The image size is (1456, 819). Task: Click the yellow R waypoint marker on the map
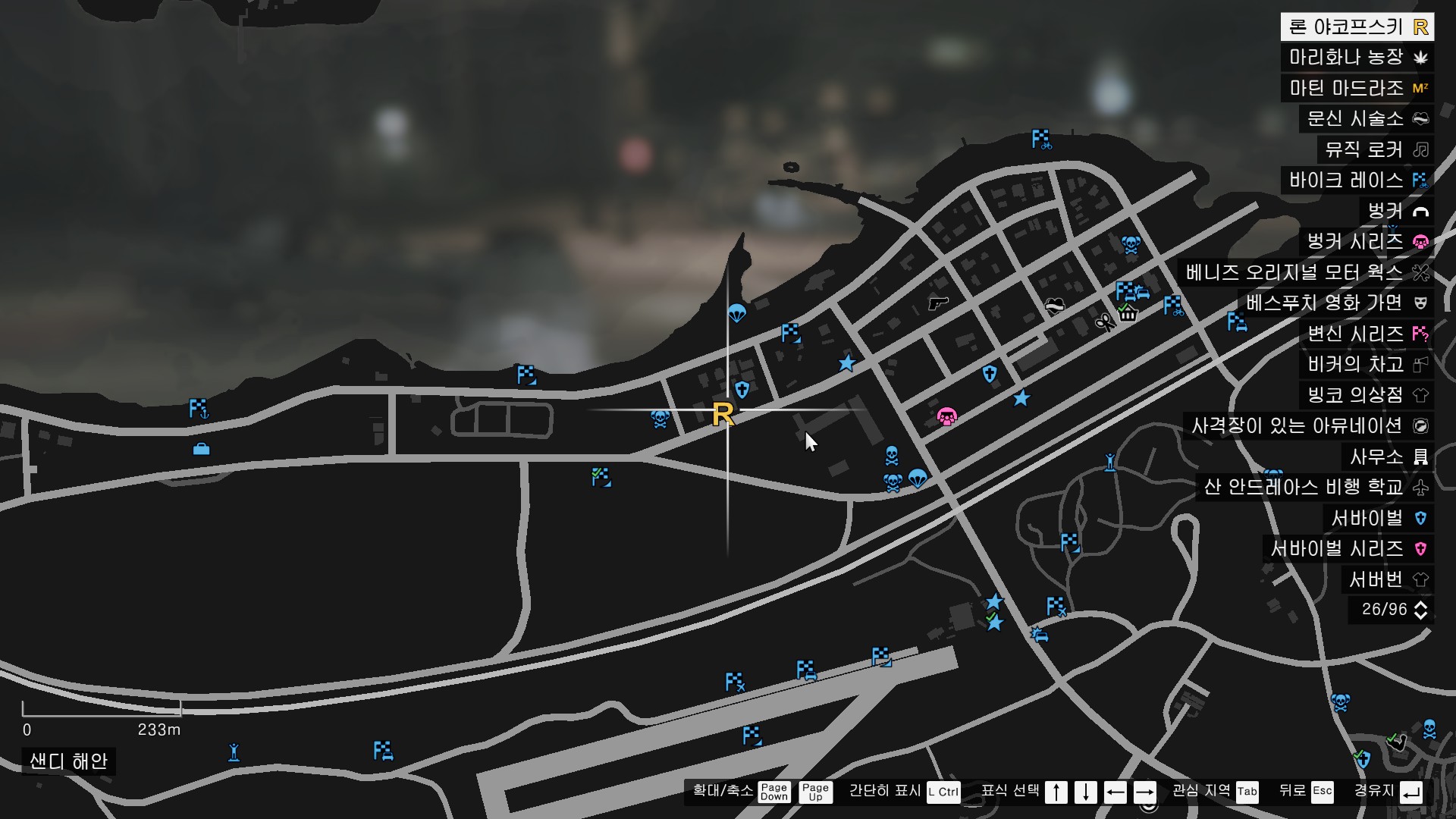tap(725, 414)
